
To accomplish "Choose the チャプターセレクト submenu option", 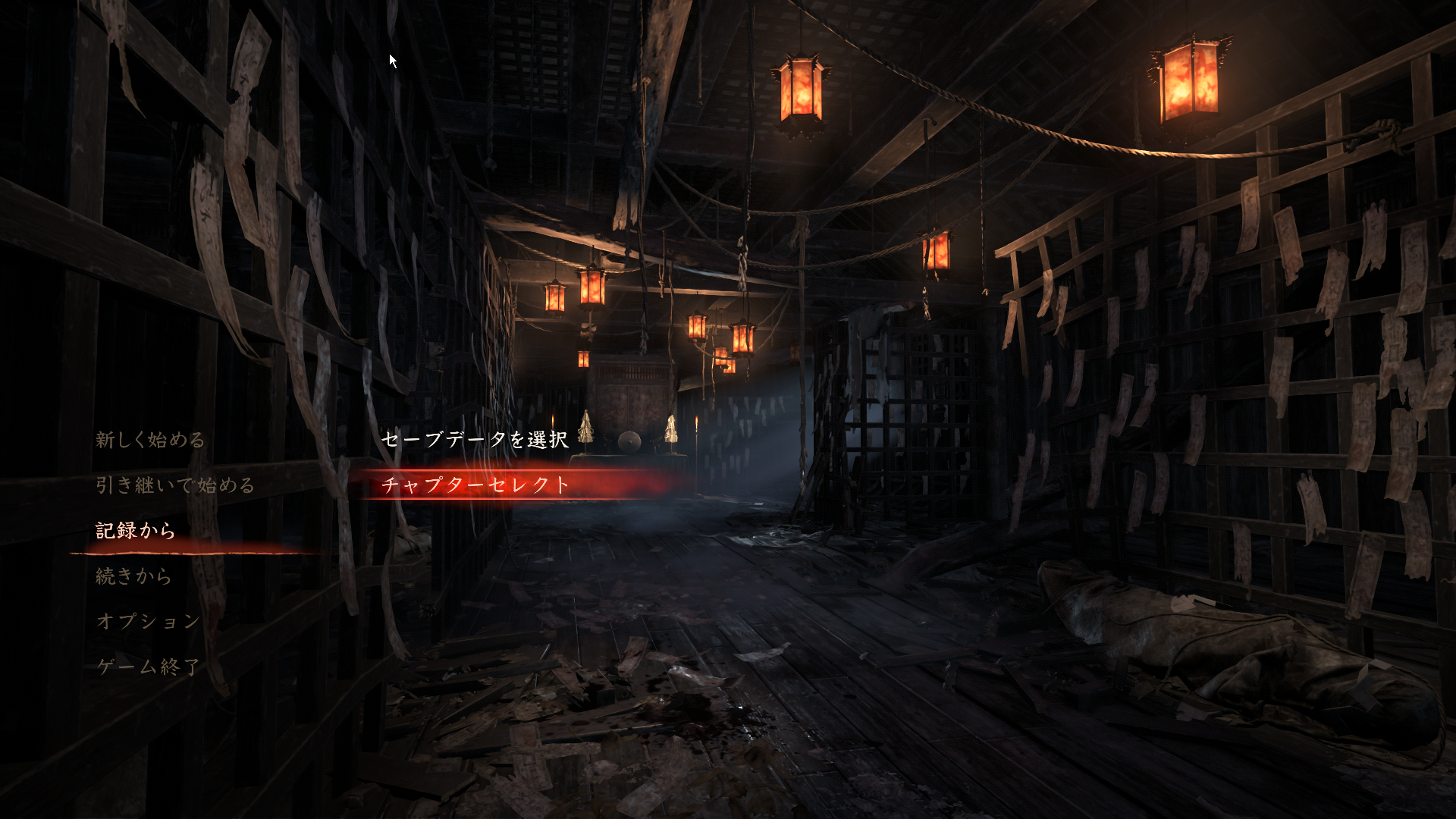I will point(475,485).
